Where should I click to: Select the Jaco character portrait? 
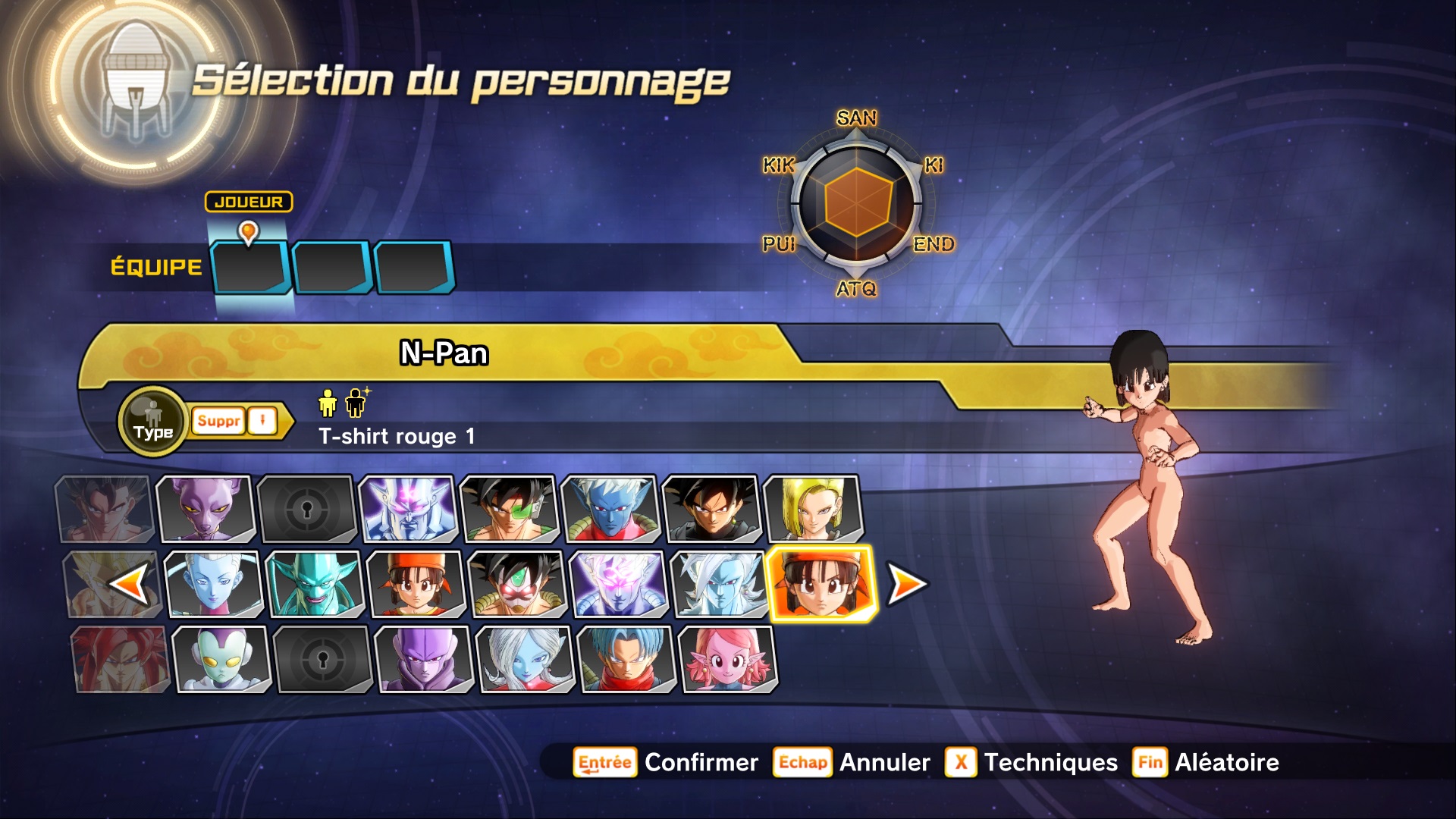pos(221,659)
